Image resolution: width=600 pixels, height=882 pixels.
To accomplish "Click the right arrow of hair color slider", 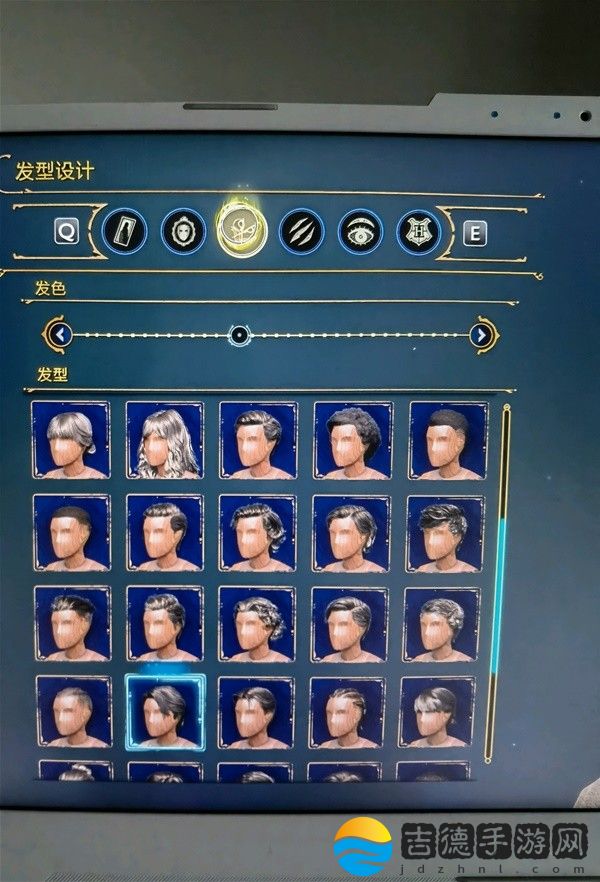I will (x=482, y=335).
